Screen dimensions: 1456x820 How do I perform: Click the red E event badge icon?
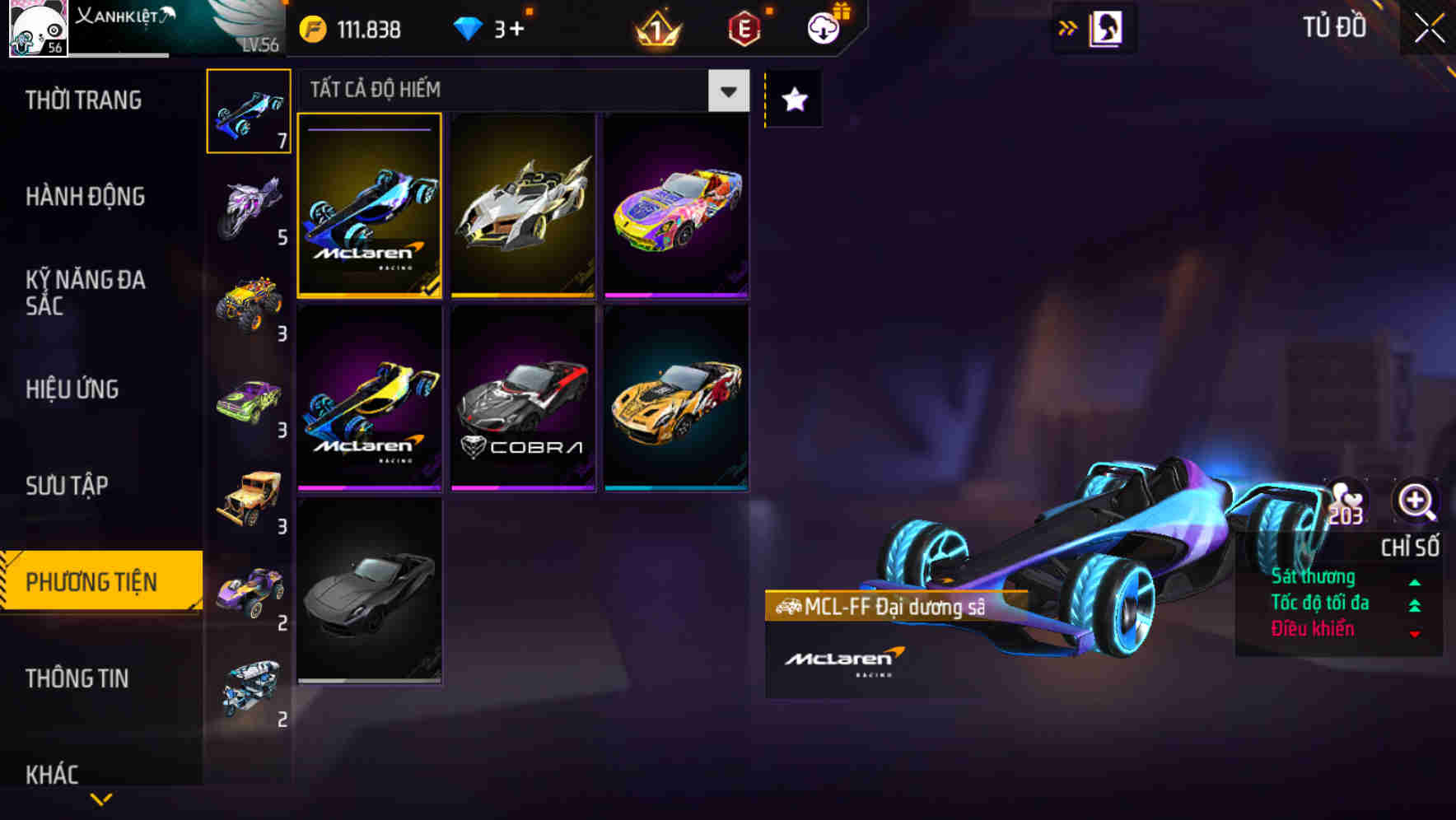coord(744,28)
